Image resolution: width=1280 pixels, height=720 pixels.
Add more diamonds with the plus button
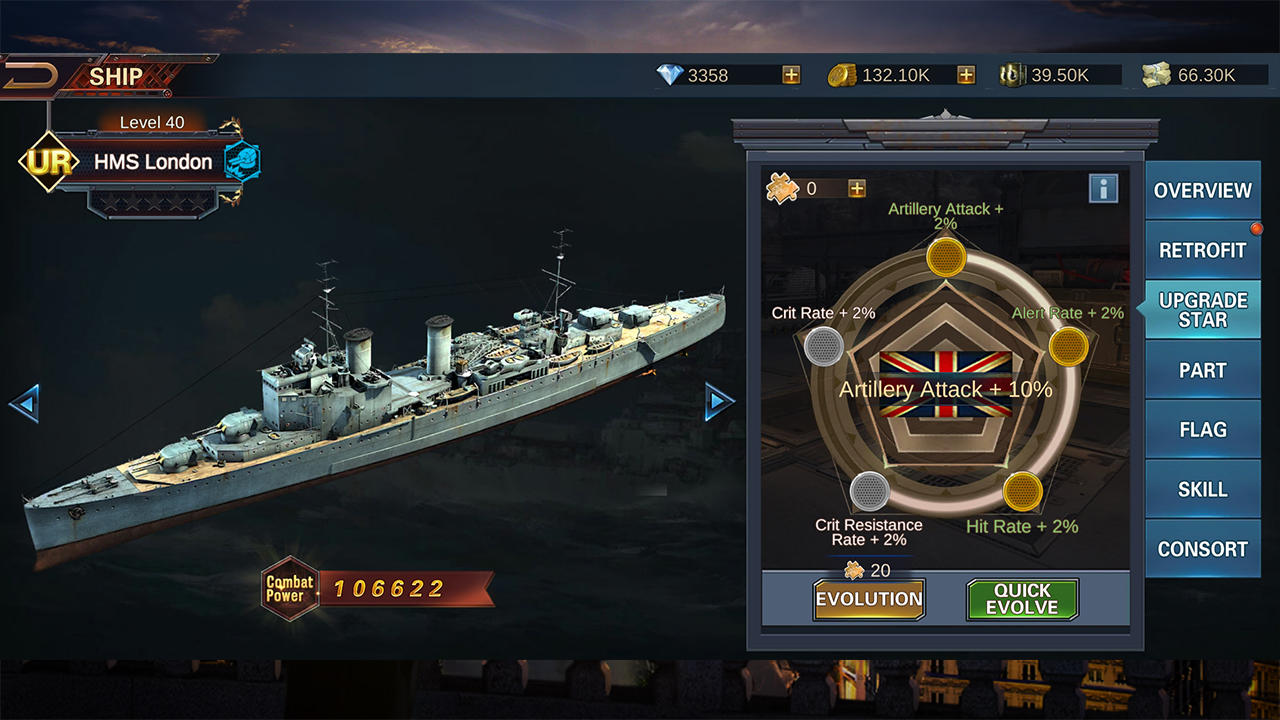click(791, 75)
